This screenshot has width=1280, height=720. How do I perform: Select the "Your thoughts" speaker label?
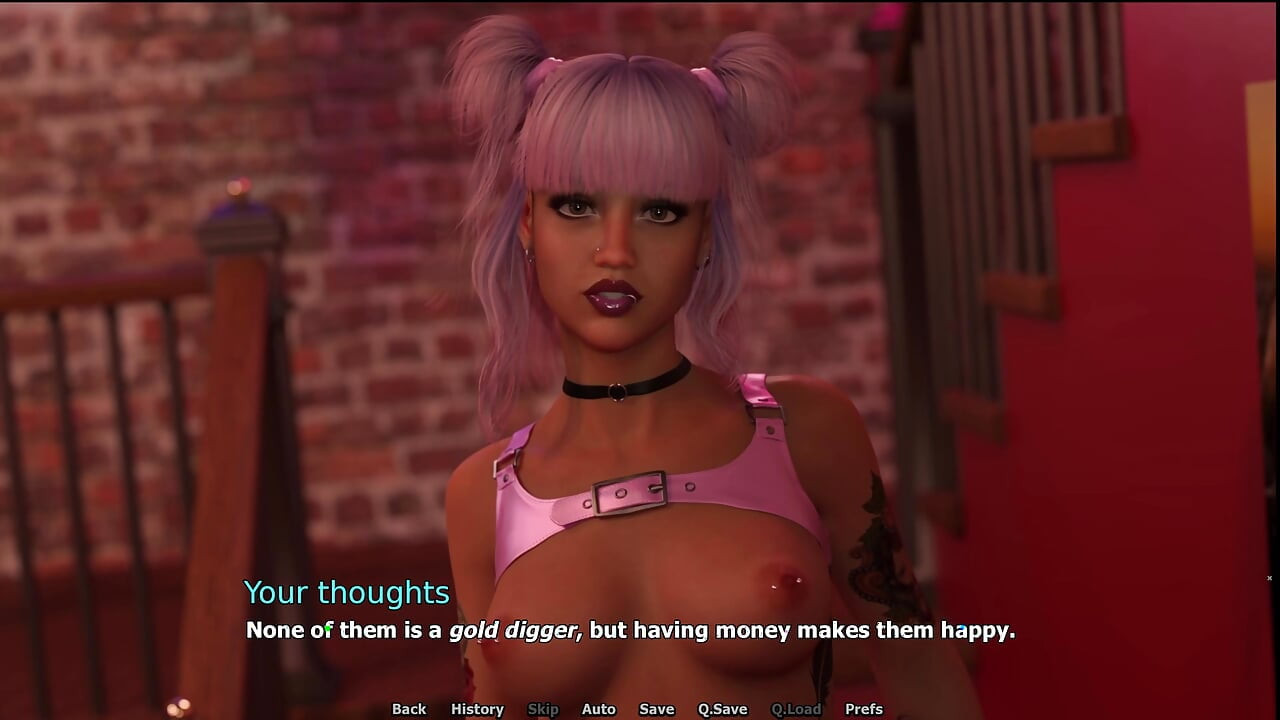347,593
